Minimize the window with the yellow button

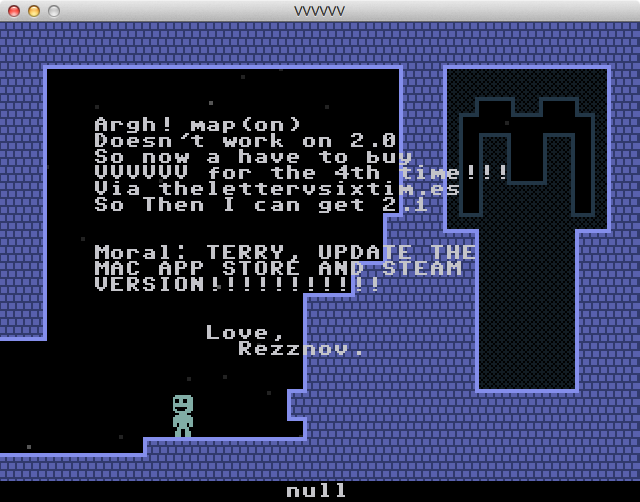coord(34,11)
